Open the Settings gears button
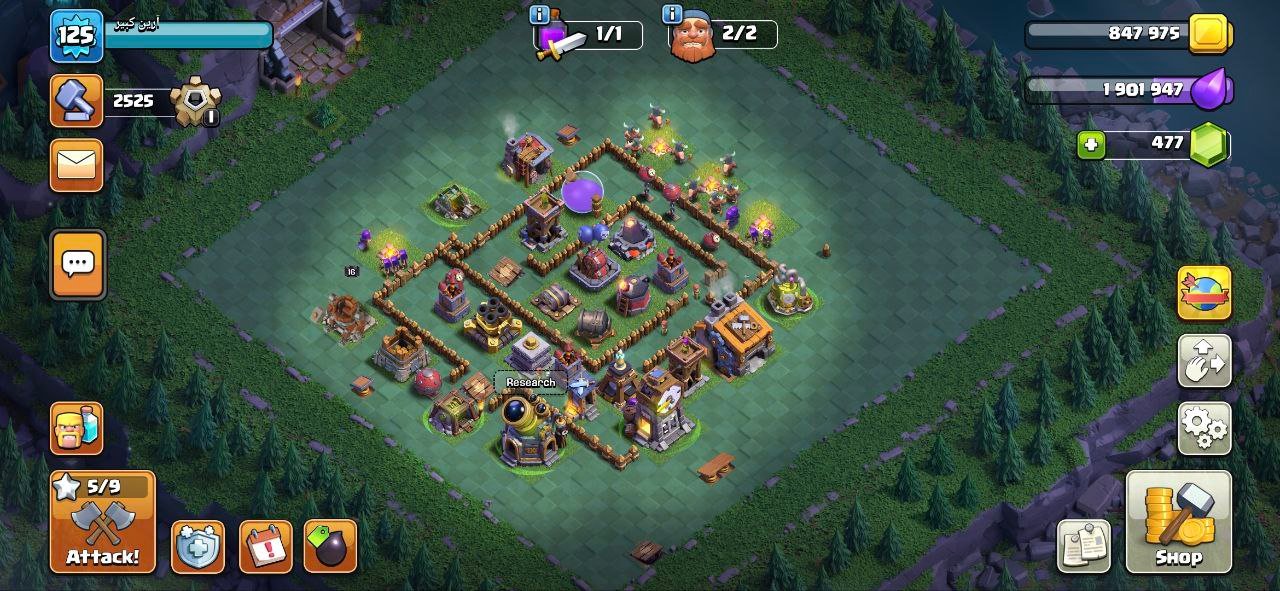The width and height of the screenshot is (1280, 591). click(x=1204, y=428)
